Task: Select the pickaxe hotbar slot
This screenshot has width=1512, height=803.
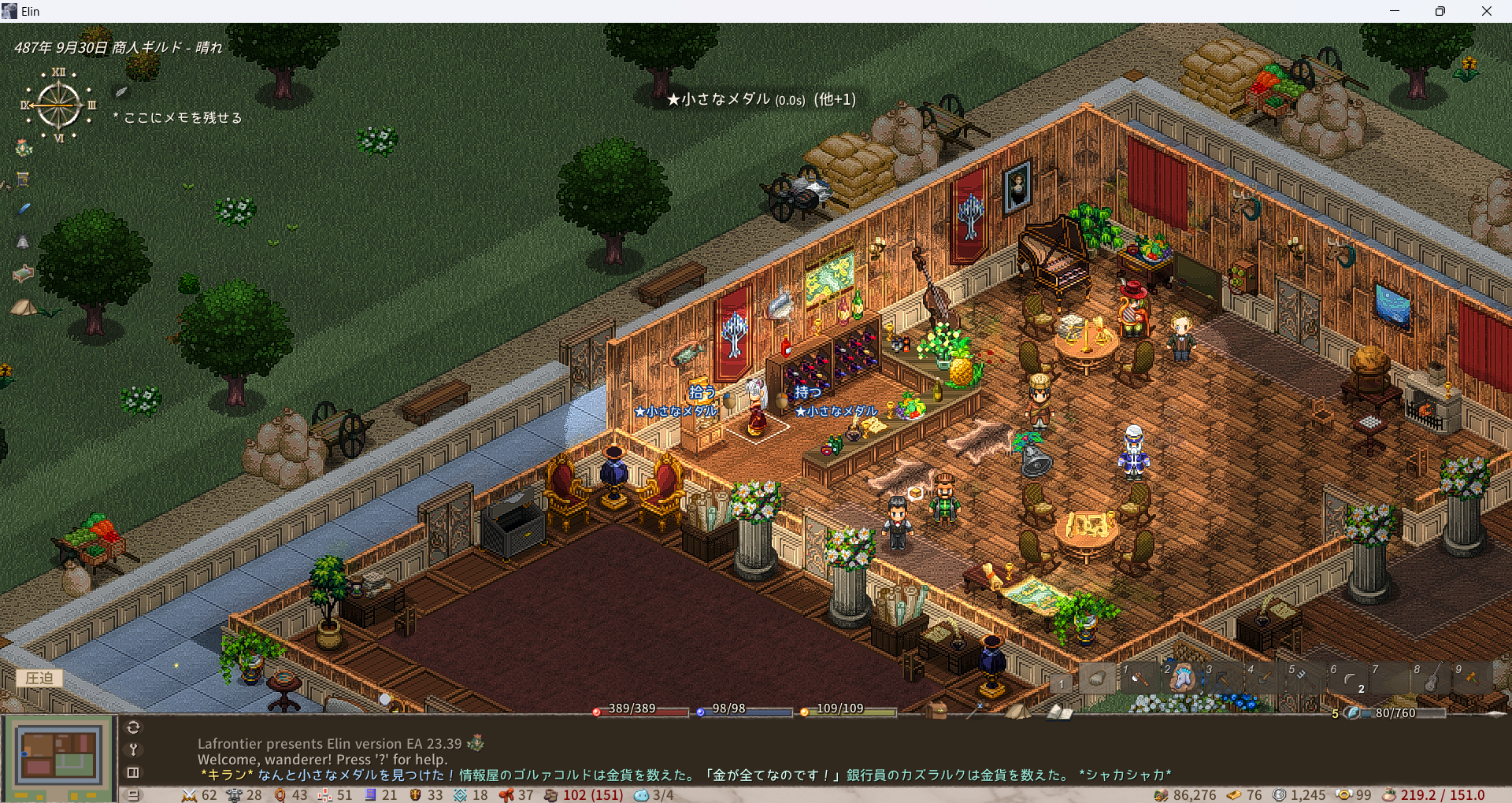Action: click(1223, 677)
